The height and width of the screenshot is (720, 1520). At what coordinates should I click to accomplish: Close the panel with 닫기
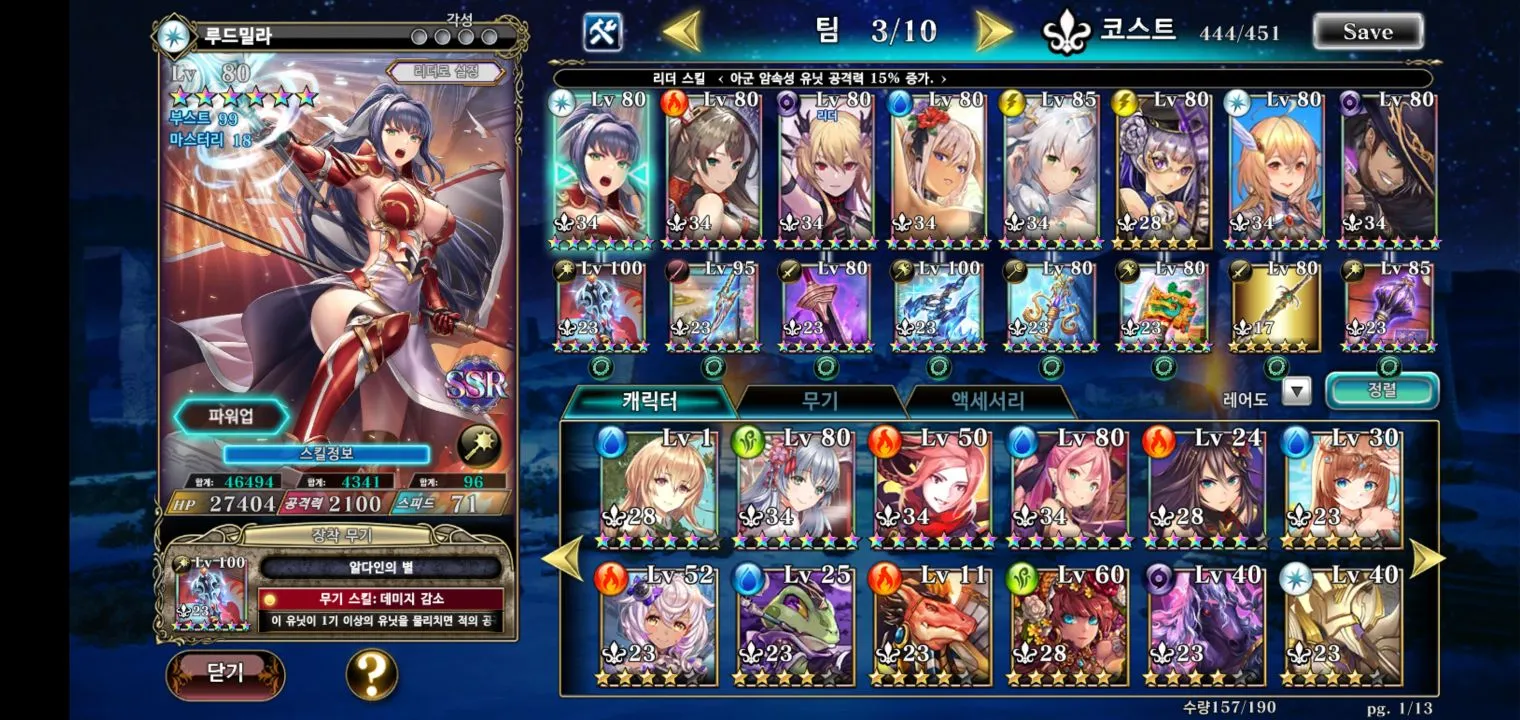coord(225,673)
